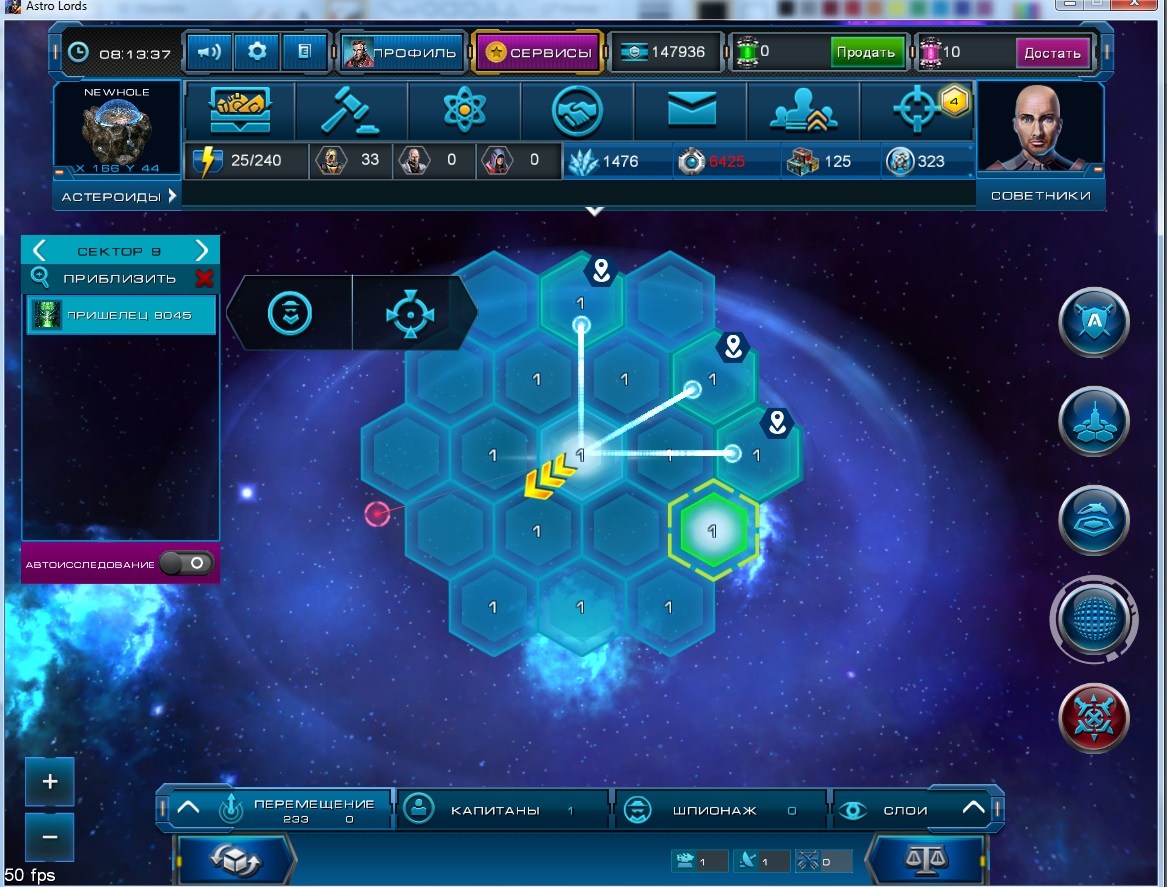Open the handshake diplomacy menu

[x=577, y=110]
